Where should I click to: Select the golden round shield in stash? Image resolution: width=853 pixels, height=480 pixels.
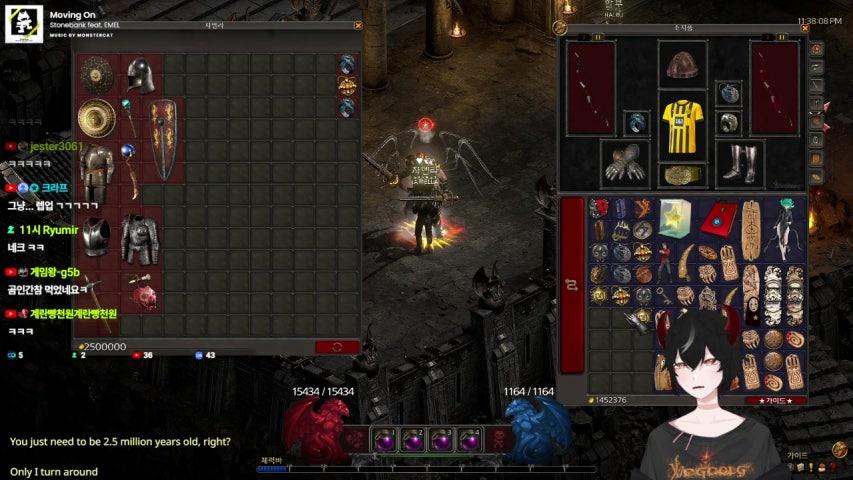tap(97, 119)
